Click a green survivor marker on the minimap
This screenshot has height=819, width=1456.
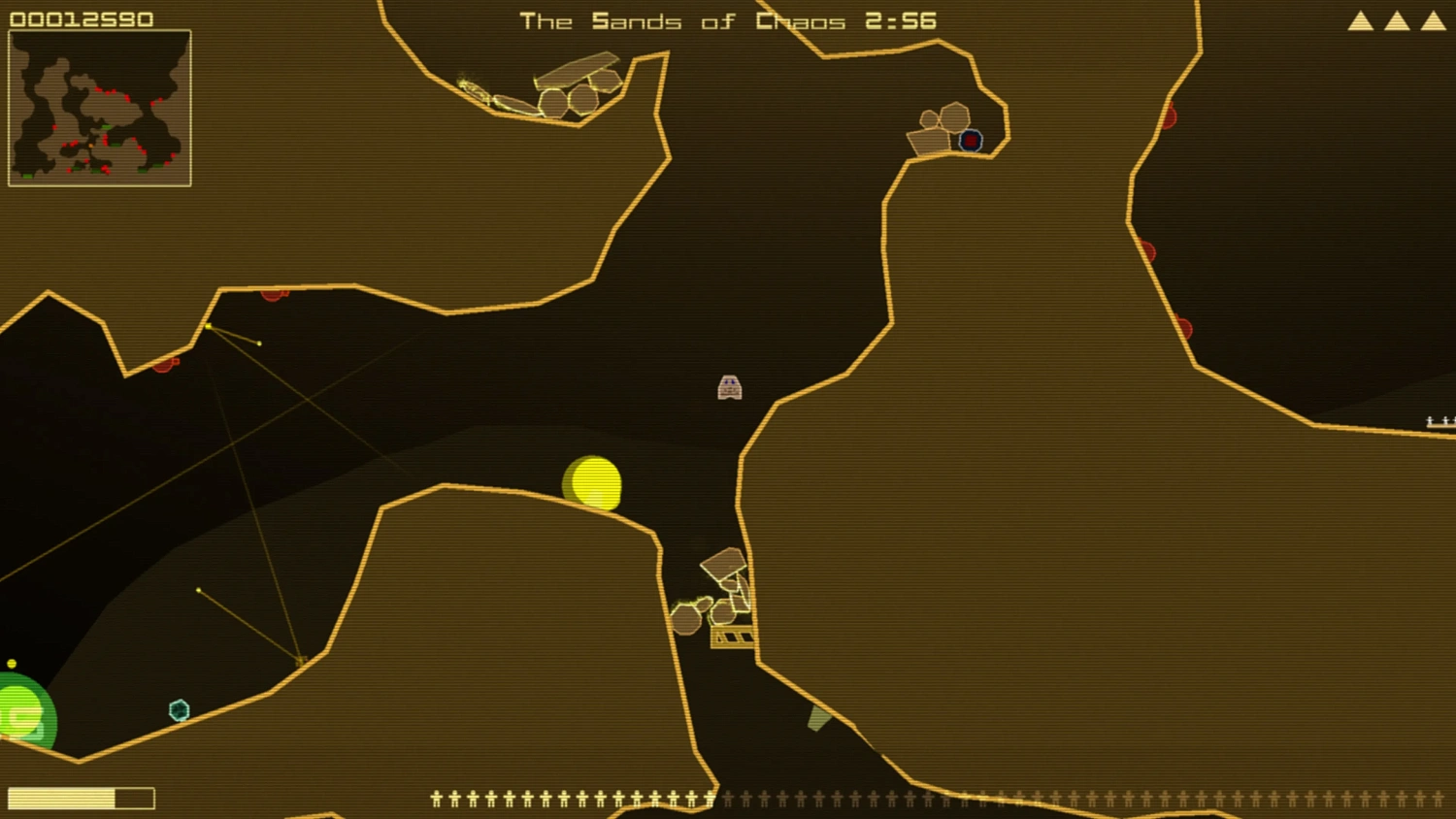[x=106, y=127]
